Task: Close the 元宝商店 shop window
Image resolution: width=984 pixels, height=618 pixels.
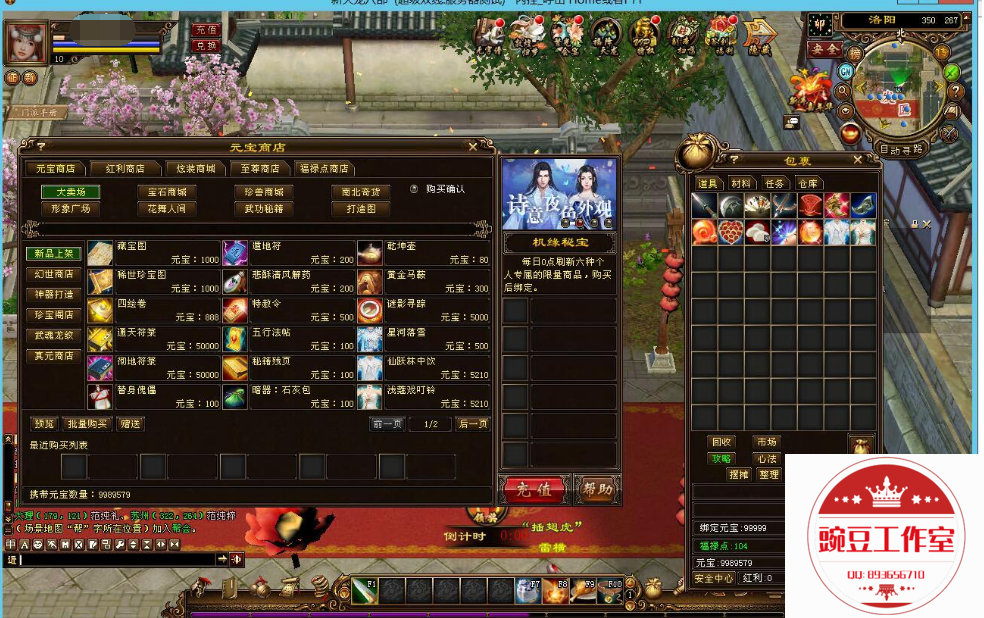Action: (x=473, y=147)
